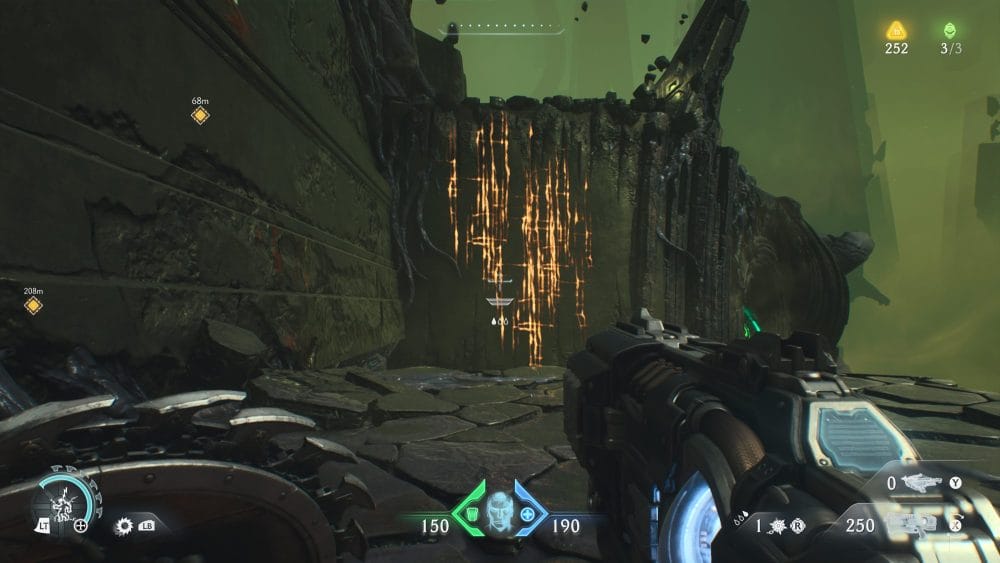Image resolution: width=1000 pixels, height=563 pixels.
Task: Select the 68m objective waypoint marker
Action: tap(200, 116)
